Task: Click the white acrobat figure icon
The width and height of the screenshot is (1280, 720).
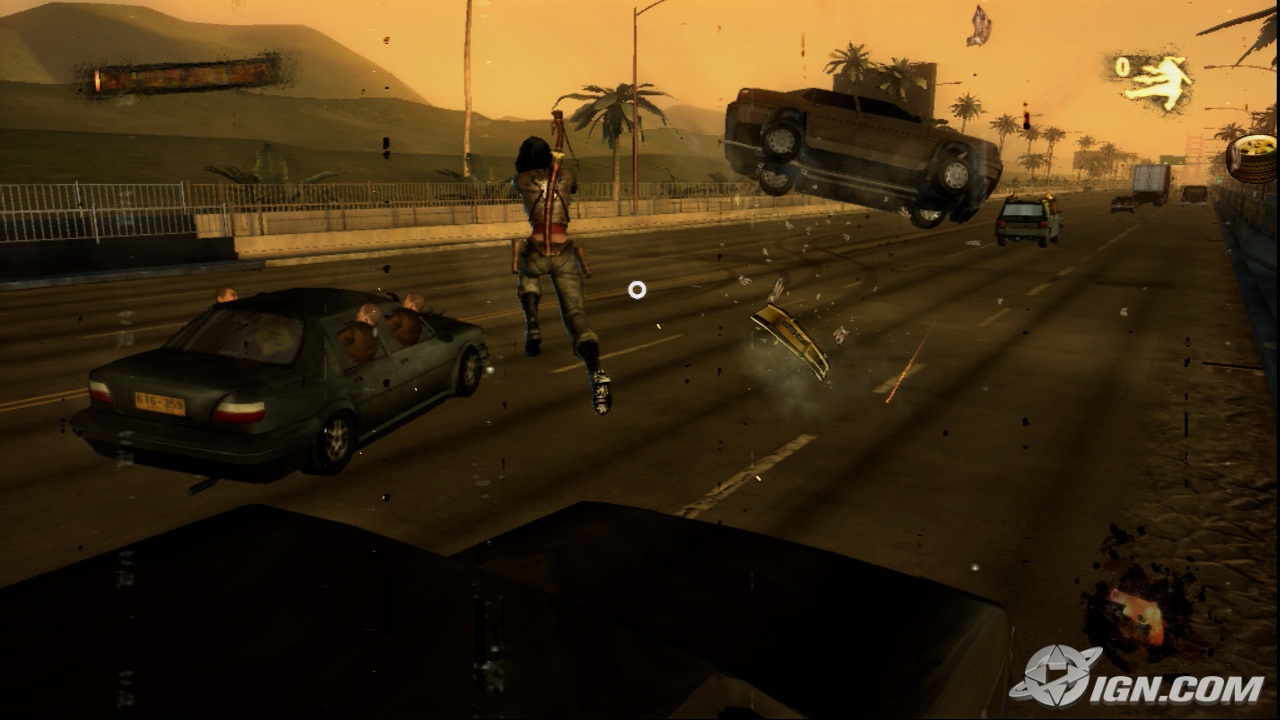Action: [1157, 81]
